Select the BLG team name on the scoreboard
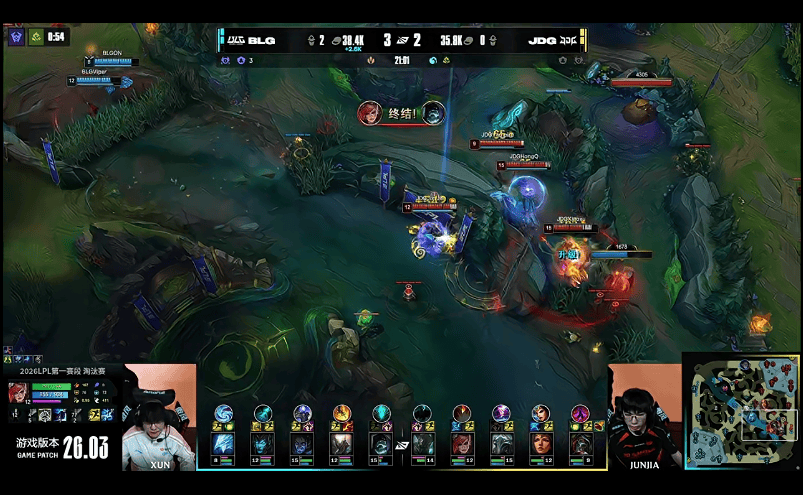Screen dimensions: 803x495 coord(261,41)
